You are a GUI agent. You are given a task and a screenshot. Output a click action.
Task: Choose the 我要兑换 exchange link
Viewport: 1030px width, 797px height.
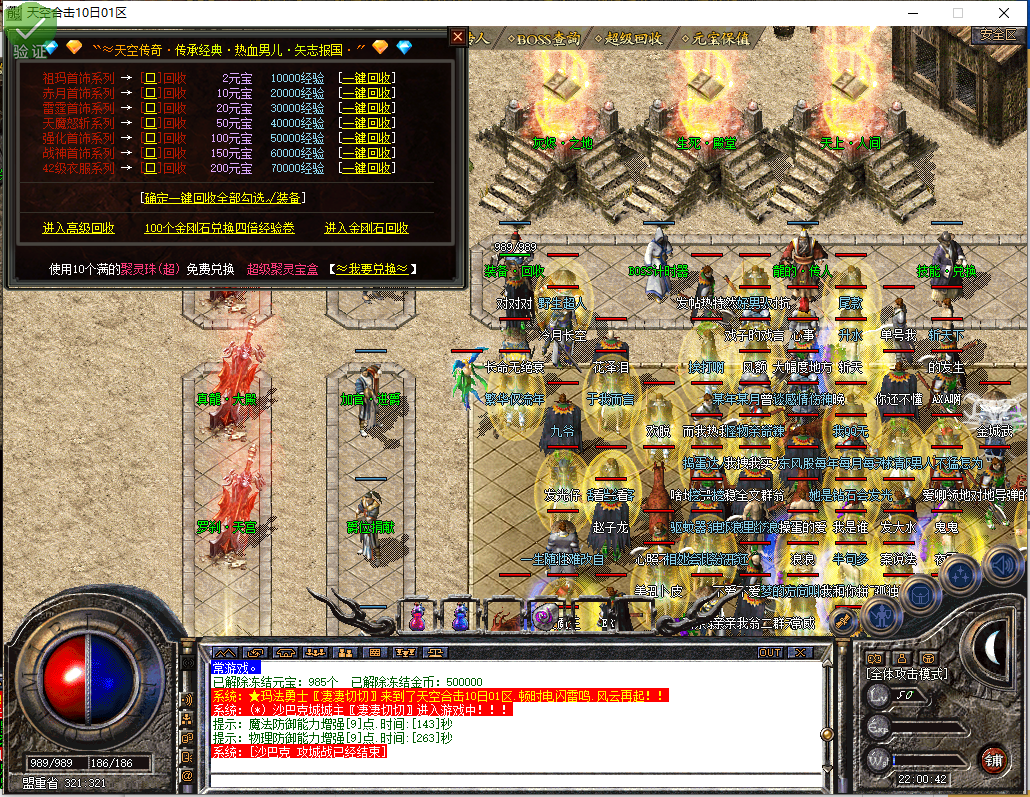pyautogui.click(x=372, y=269)
